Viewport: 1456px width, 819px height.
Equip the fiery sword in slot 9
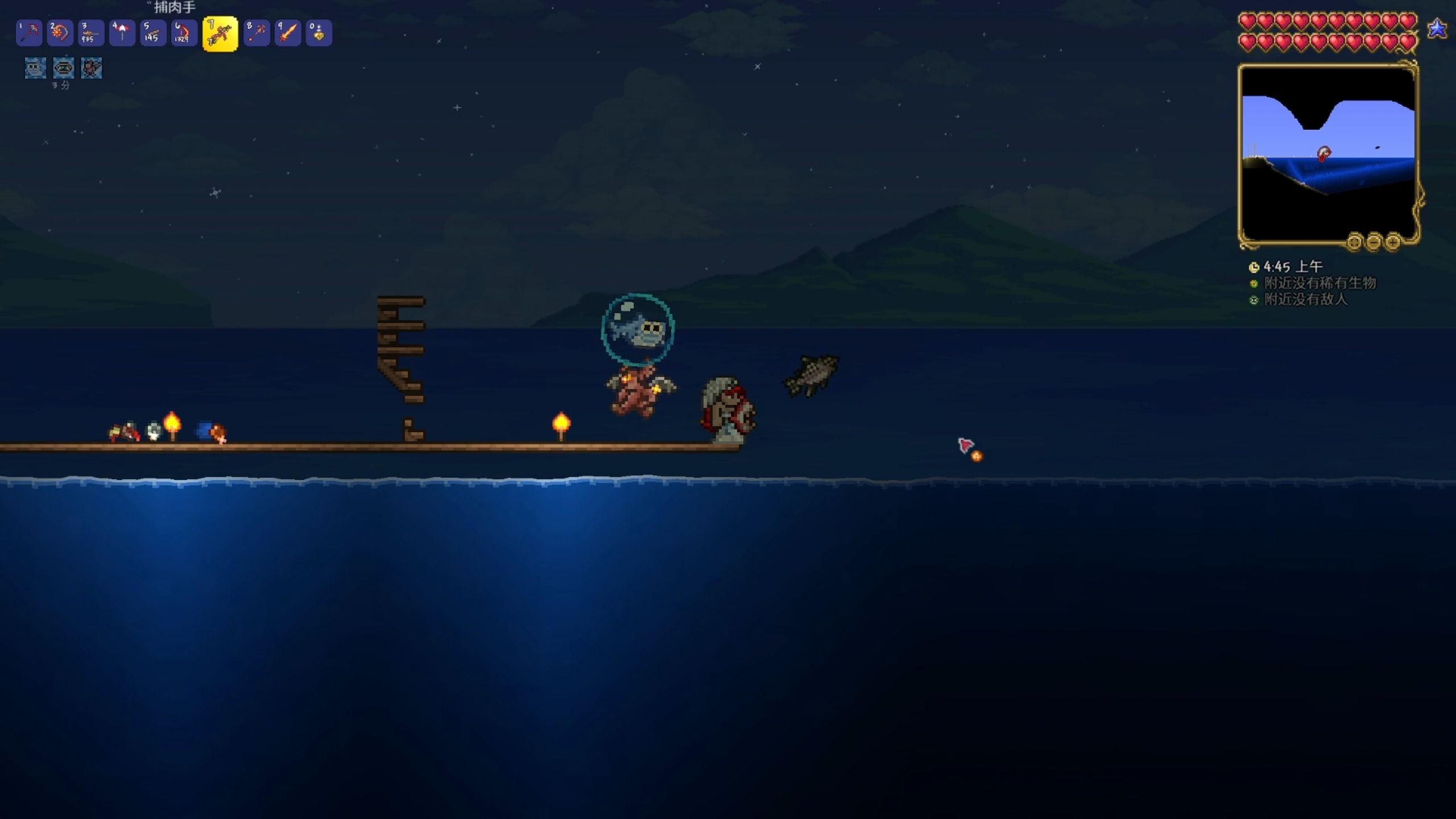(288, 33)
